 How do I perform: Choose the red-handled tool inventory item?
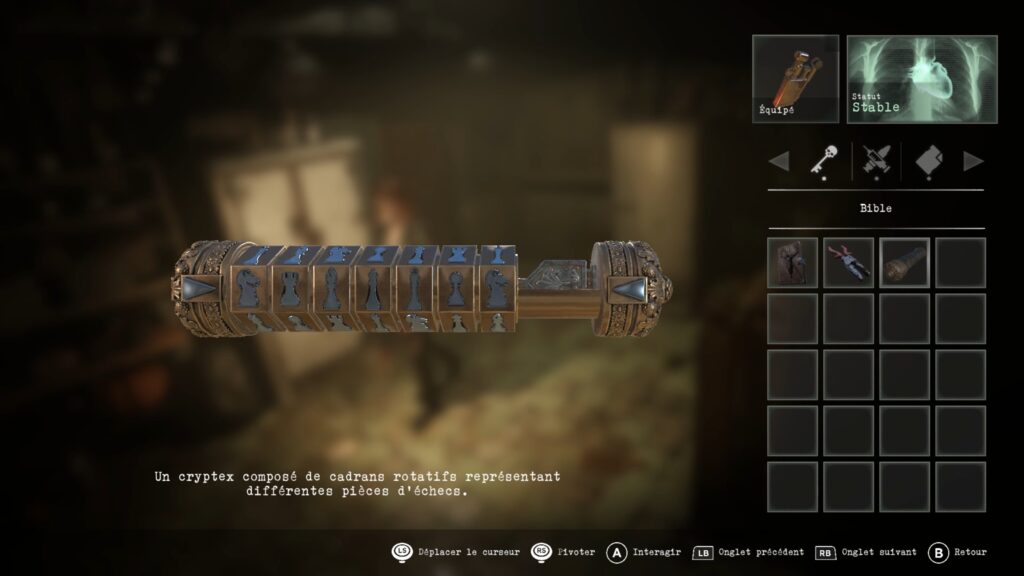click(x=849, y=262)
